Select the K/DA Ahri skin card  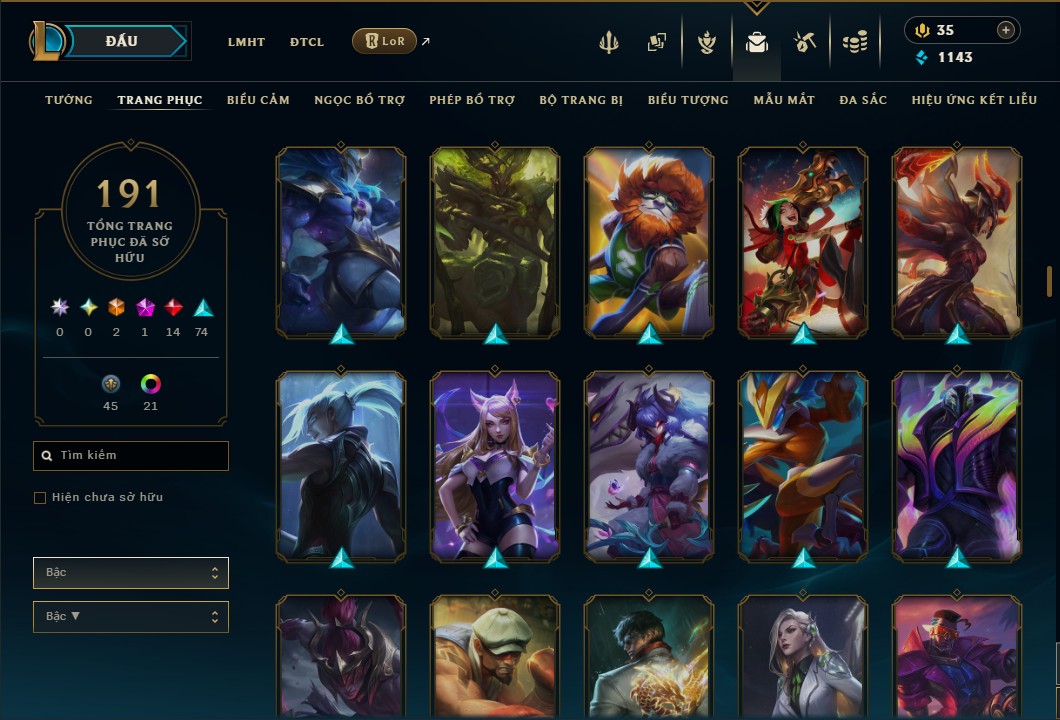click(x=495, y=465)
